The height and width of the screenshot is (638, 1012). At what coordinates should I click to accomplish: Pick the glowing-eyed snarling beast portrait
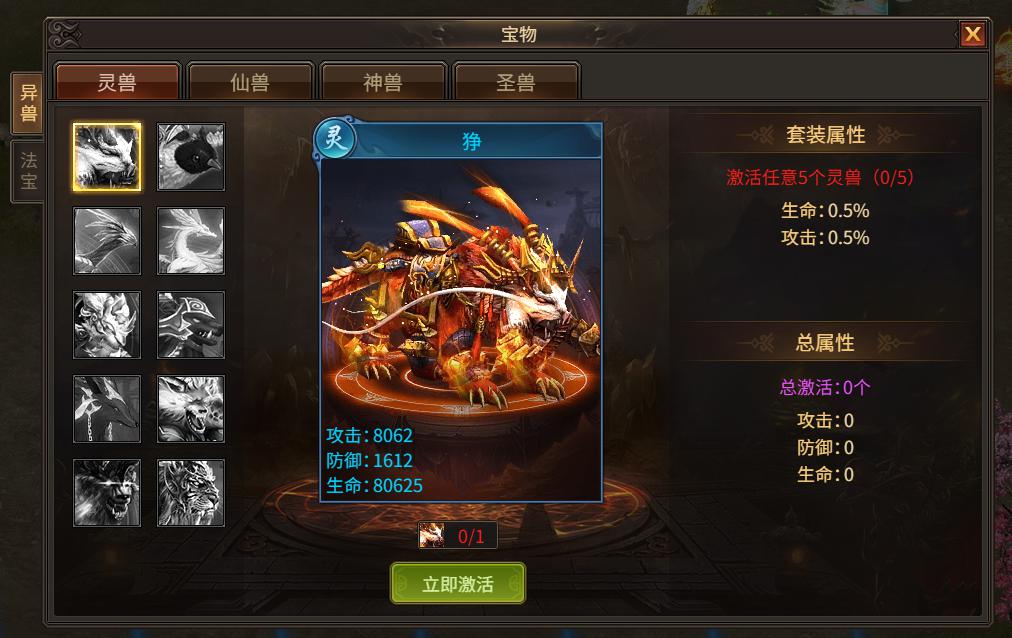[107, 493]
